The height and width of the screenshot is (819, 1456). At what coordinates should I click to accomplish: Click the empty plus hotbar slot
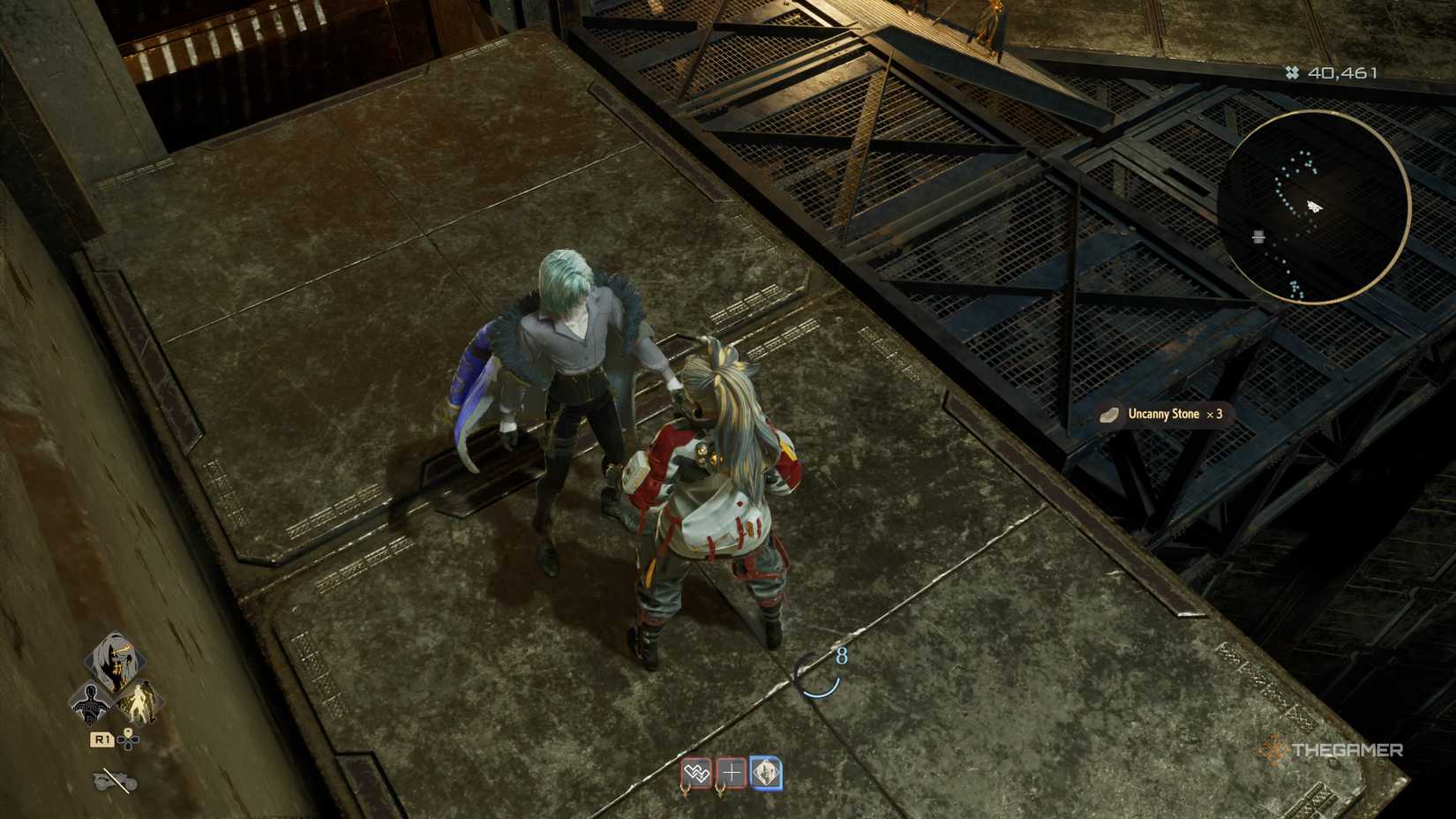click(732, 771)
